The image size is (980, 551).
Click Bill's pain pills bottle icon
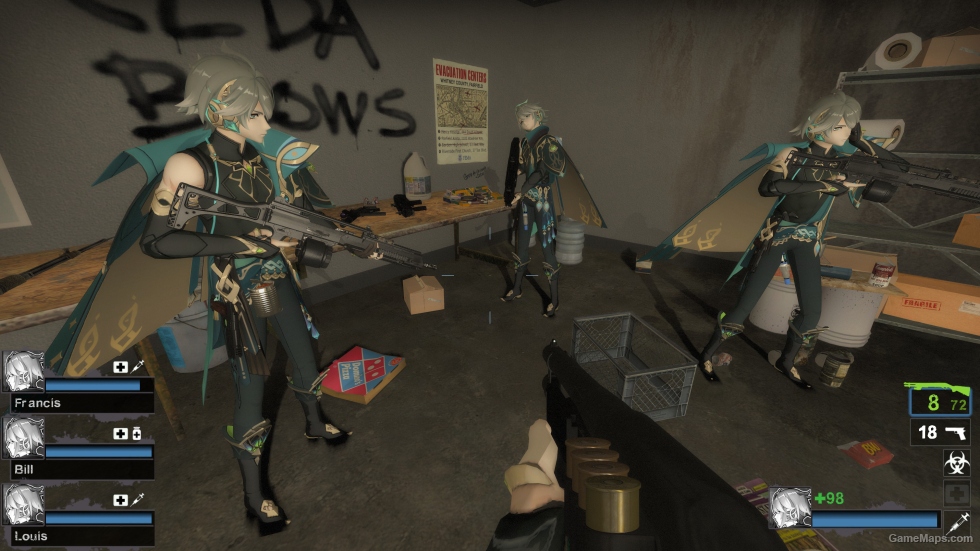137,434
